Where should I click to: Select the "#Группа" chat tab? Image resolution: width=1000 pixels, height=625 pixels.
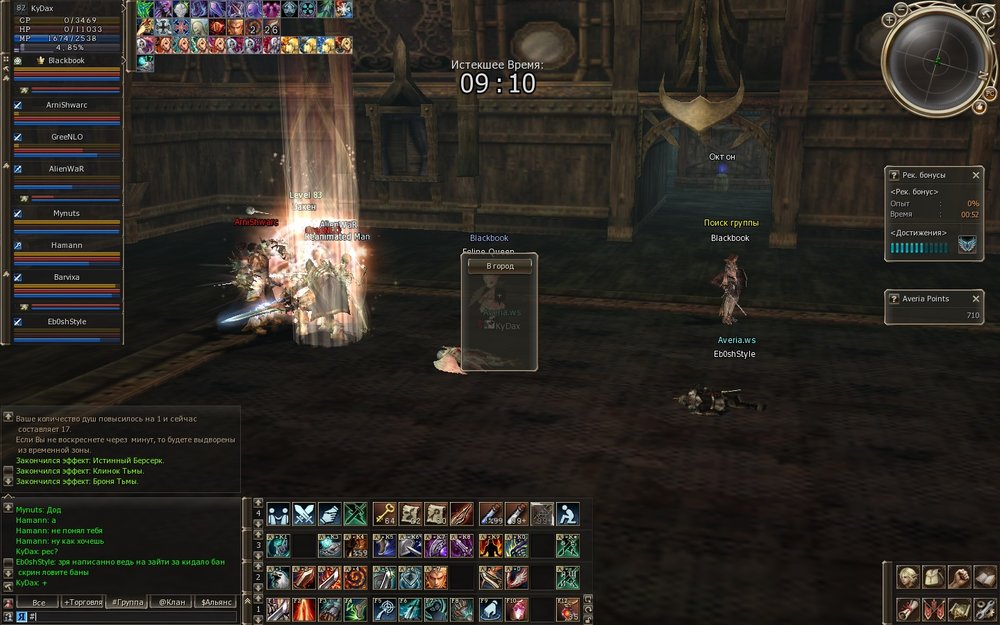point(127,602)
